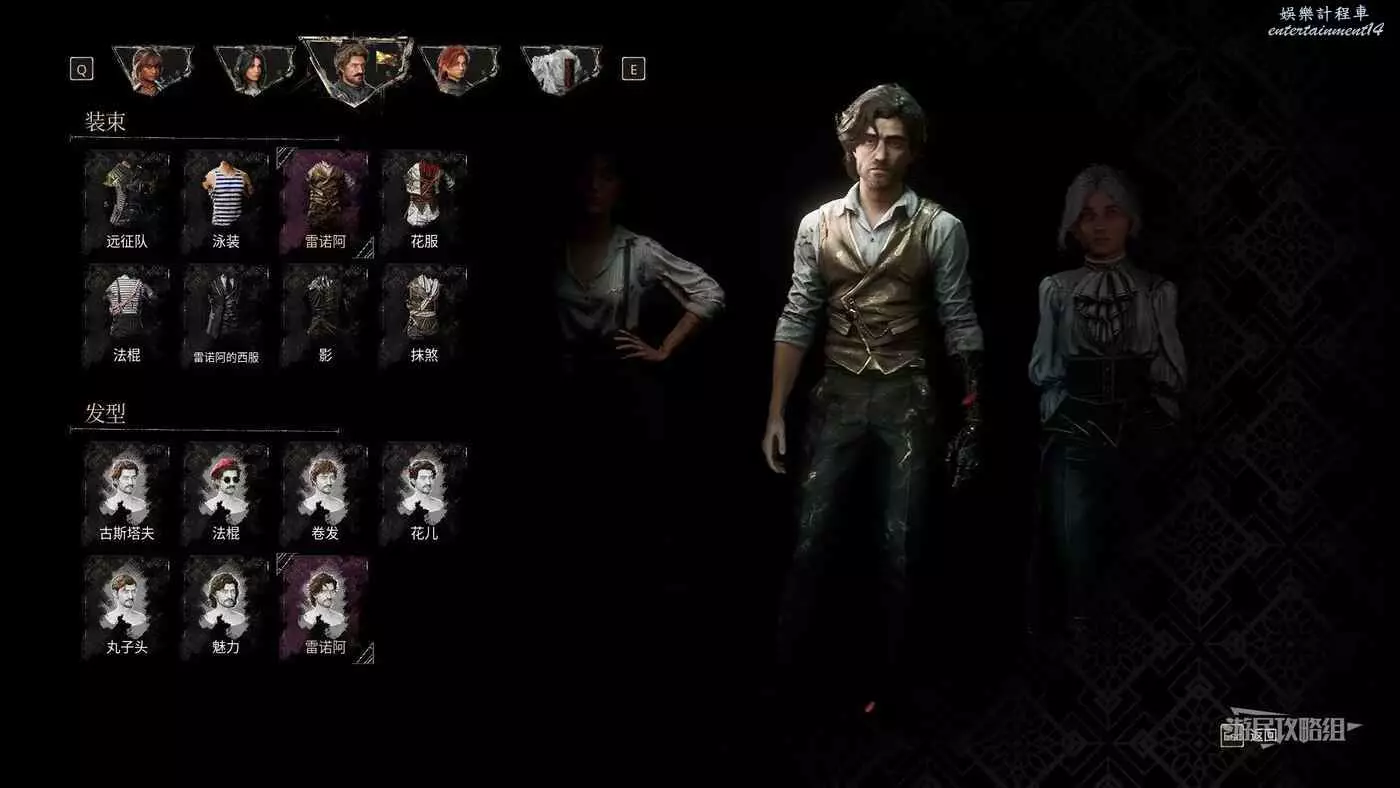
Task: Select the highlighted 雷诺阿 hairstyle
Action: (325, 605)
